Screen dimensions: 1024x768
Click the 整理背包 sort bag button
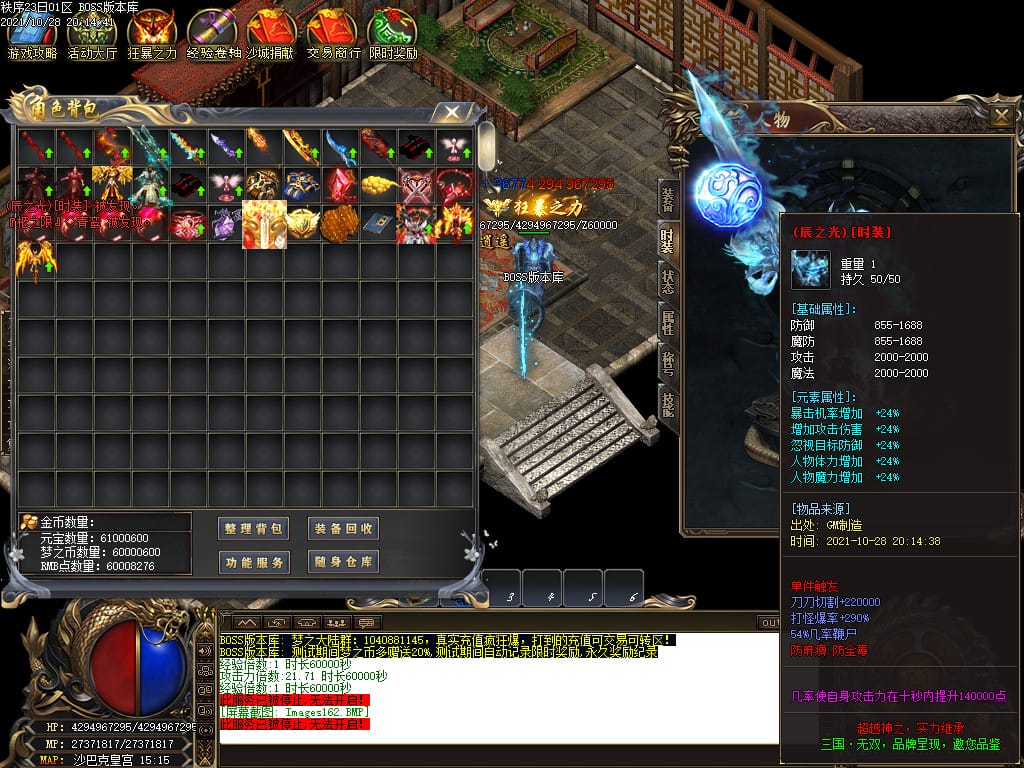coord(254,528)
